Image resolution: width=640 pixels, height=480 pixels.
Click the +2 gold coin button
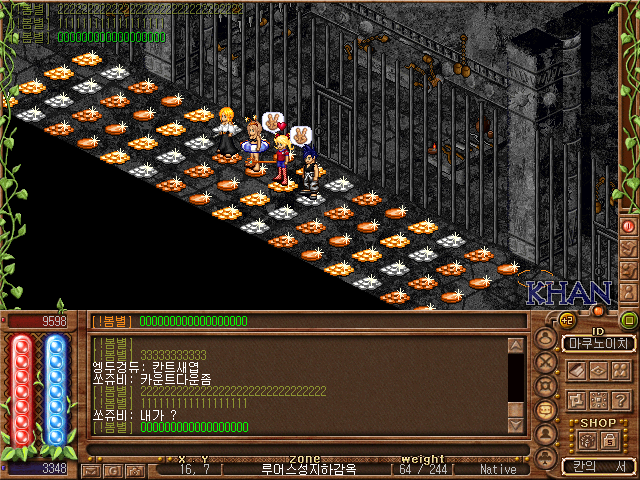point(567,321)
